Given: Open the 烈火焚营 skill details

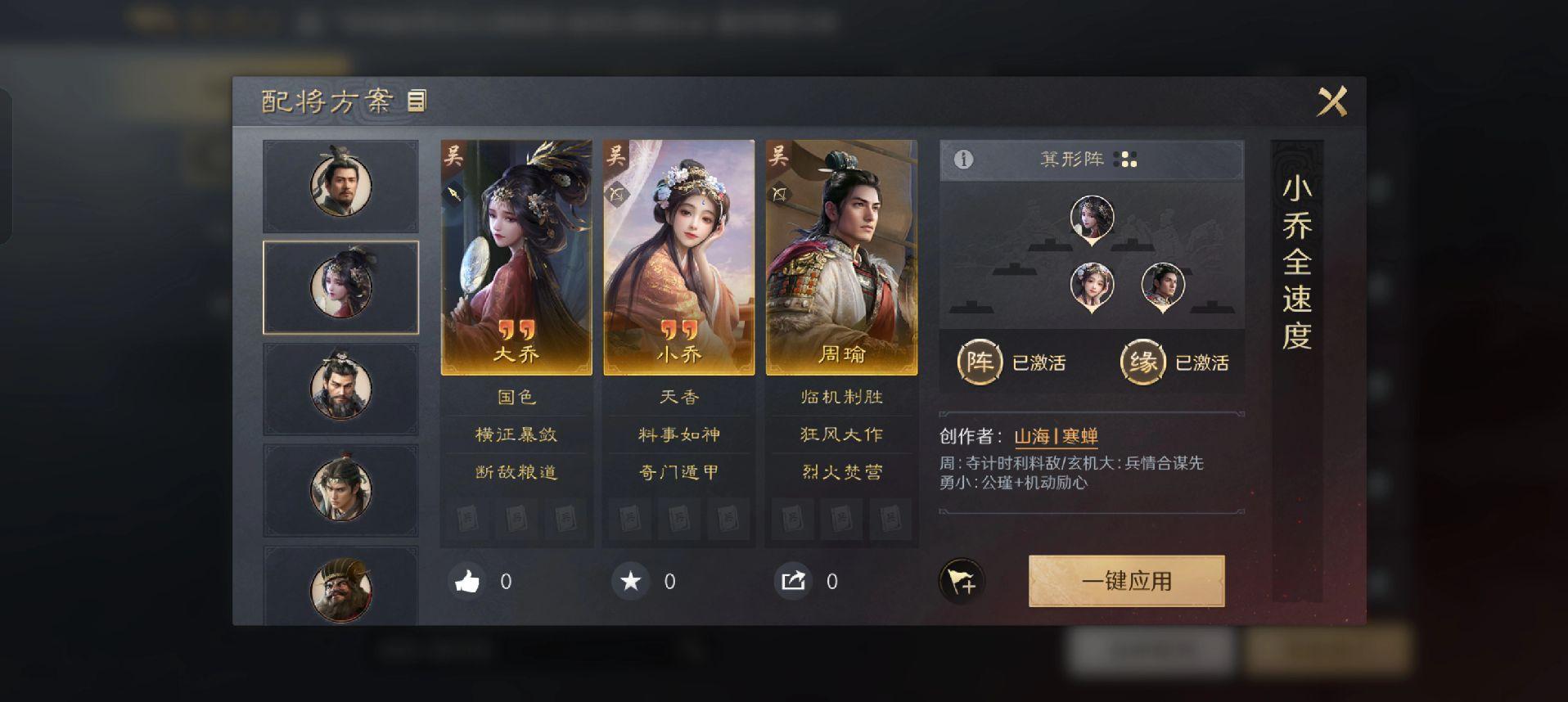Looking at the screenshot, I should tap(841, 472).
